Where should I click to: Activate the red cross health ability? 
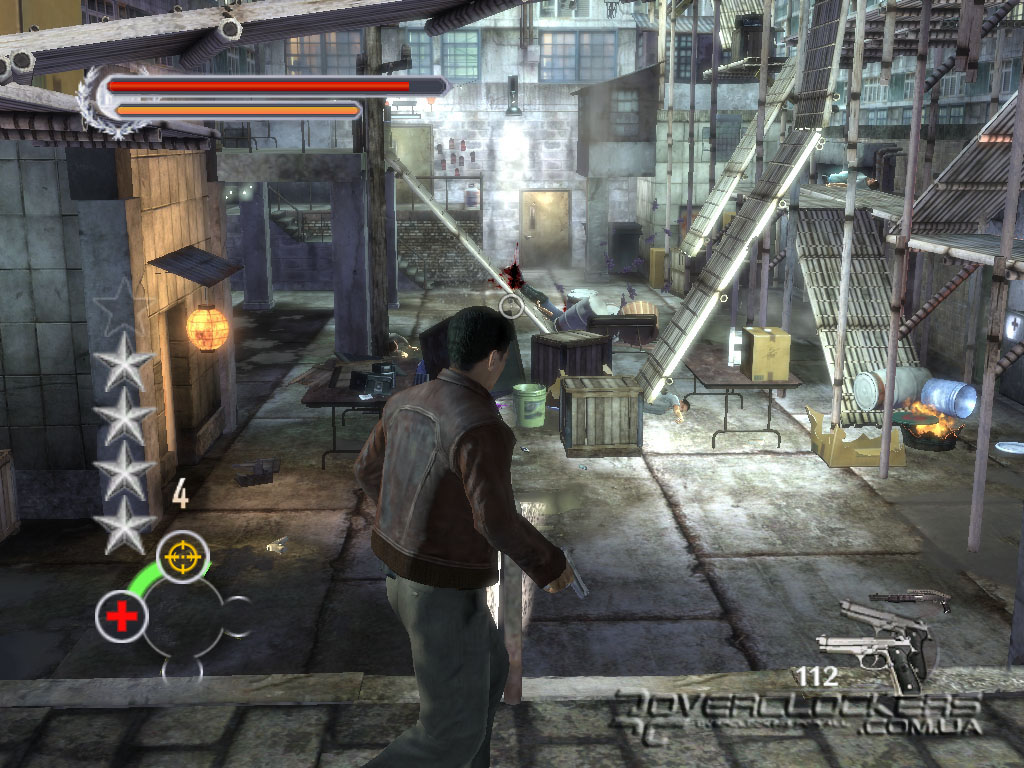pyautogui.click(x=122, y=617)
